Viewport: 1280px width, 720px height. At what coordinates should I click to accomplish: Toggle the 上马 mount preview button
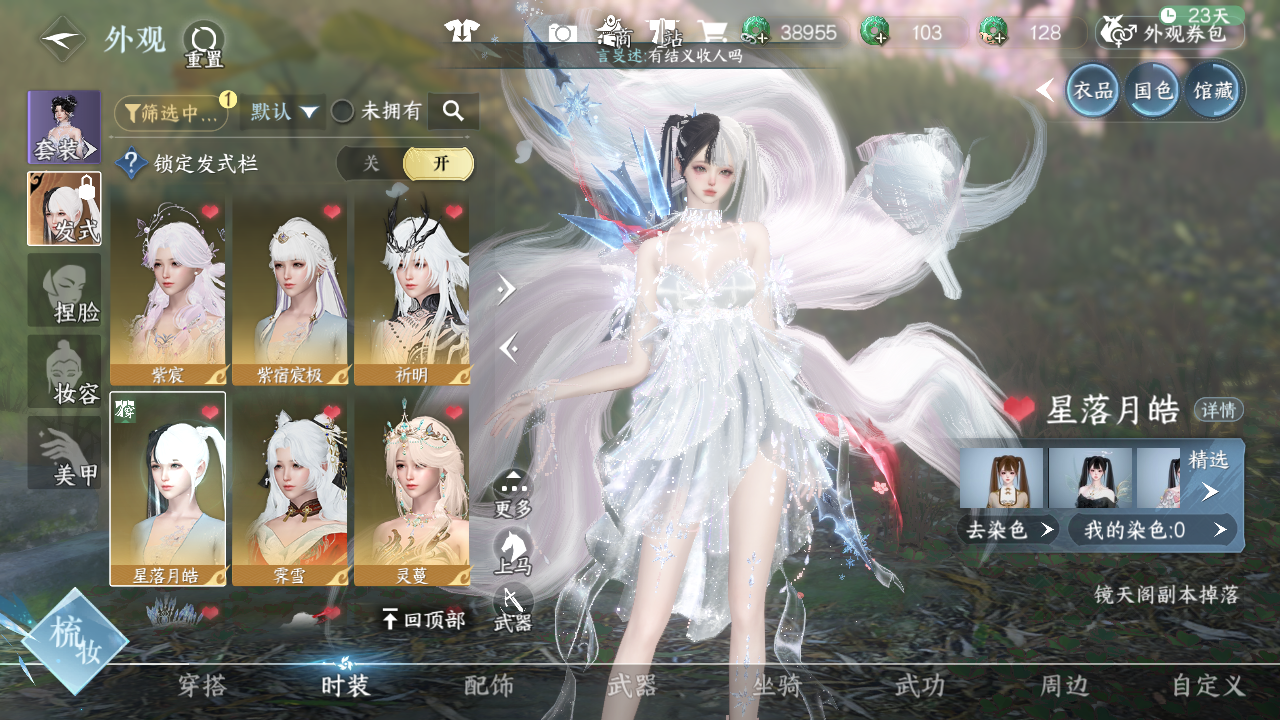[x=513, y=552]
